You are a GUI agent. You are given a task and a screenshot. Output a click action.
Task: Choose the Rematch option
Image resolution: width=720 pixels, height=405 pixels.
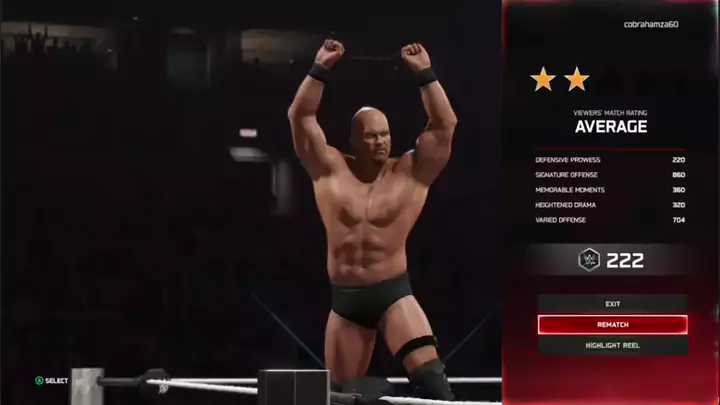(612, 325)
